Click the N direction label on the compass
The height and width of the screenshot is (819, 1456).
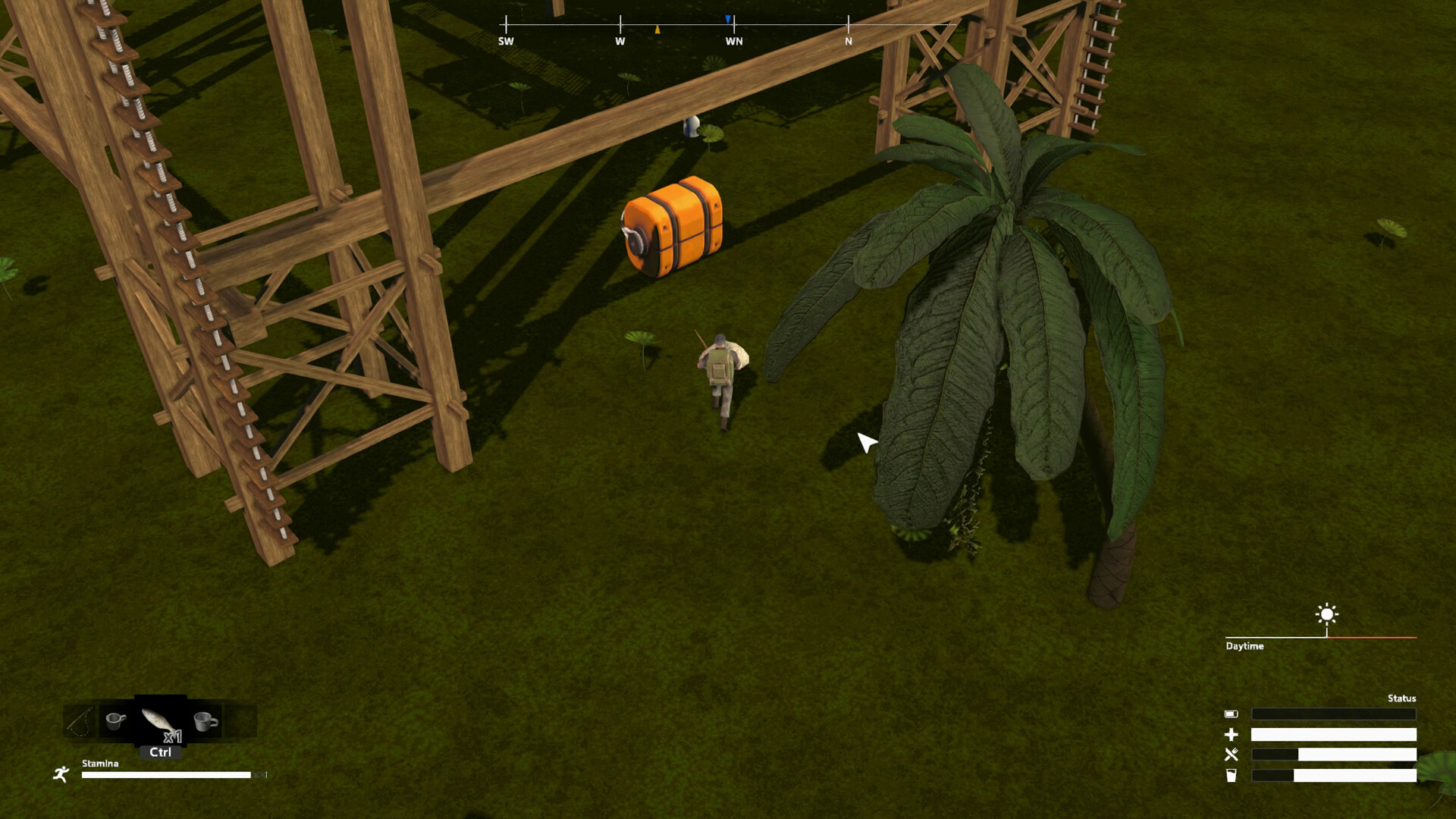point(847,41)
